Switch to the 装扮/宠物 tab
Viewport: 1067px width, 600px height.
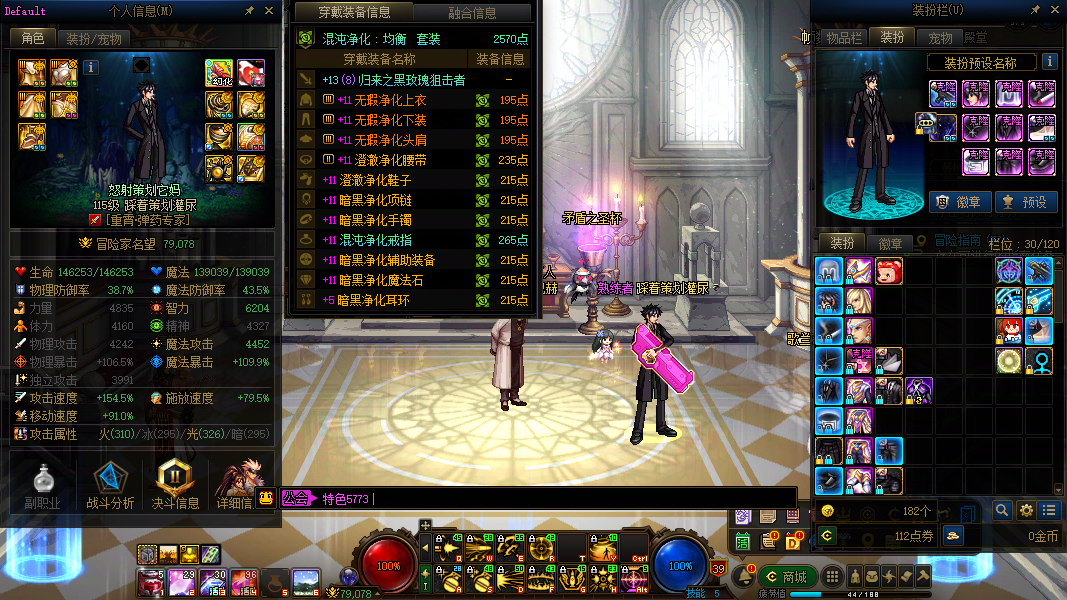tap(94, 39)
